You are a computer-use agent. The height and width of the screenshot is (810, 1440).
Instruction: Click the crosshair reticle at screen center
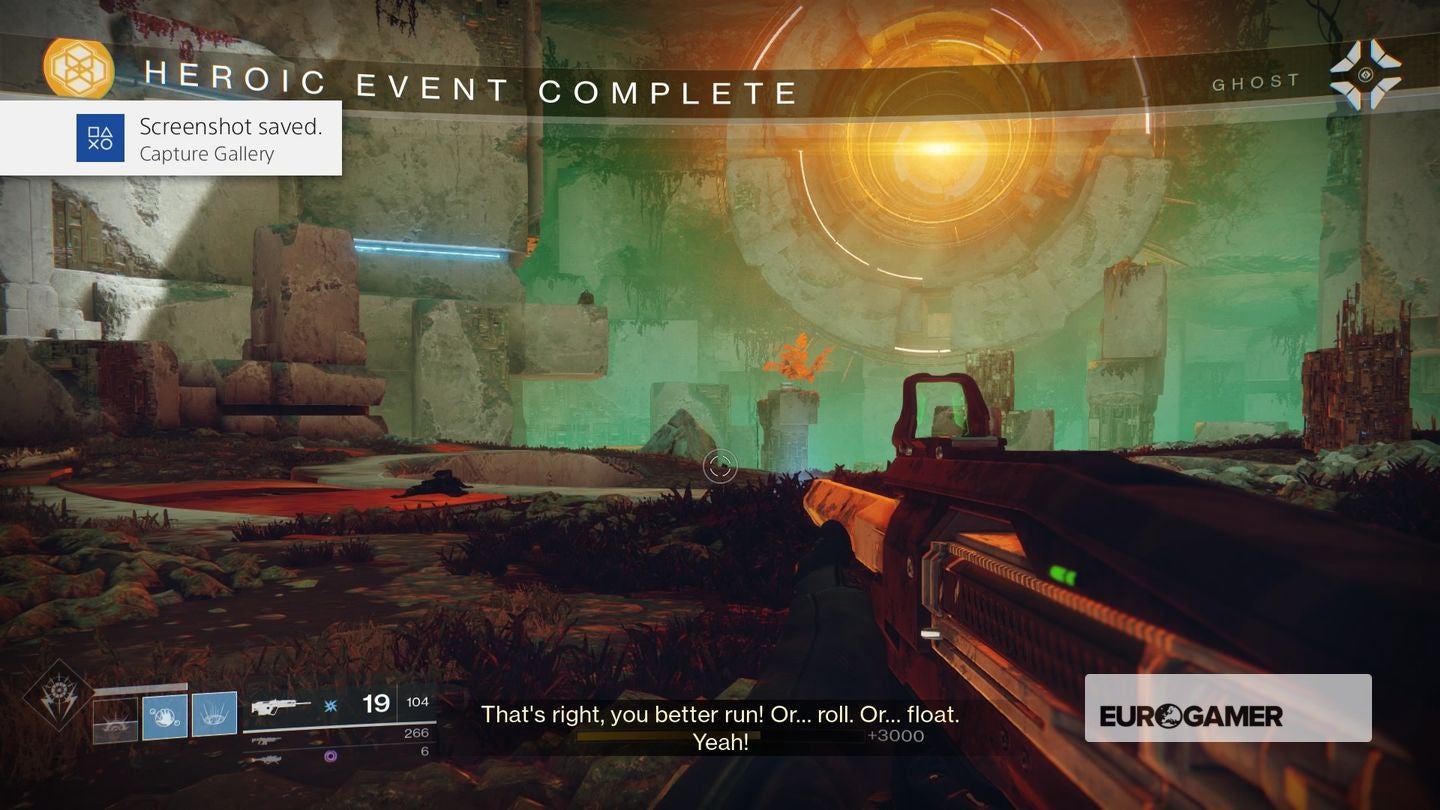[720, 466]
